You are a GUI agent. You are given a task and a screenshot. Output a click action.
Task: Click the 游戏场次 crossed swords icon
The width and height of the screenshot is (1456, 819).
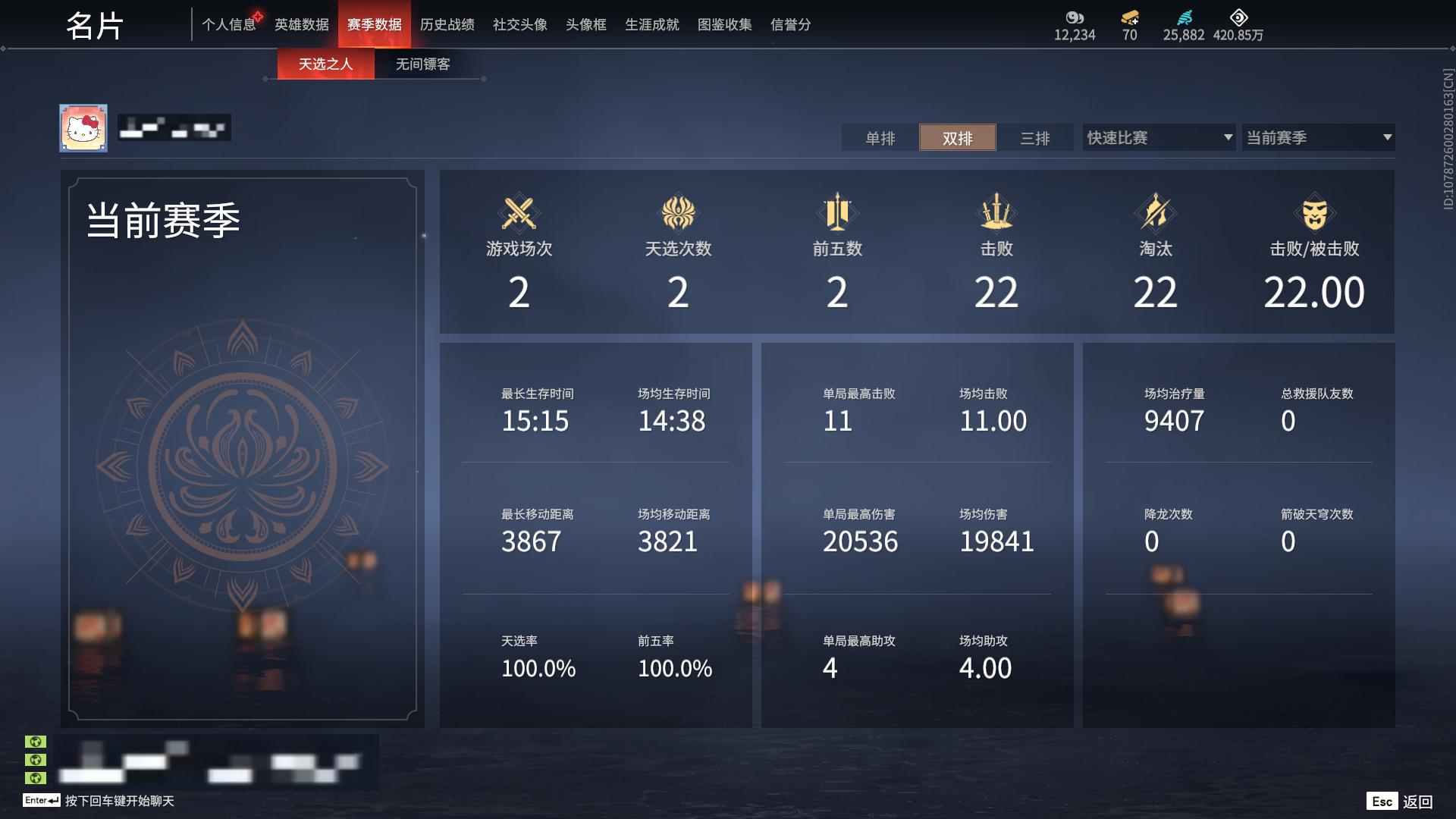pyautogui.click(x=519, y=213)
